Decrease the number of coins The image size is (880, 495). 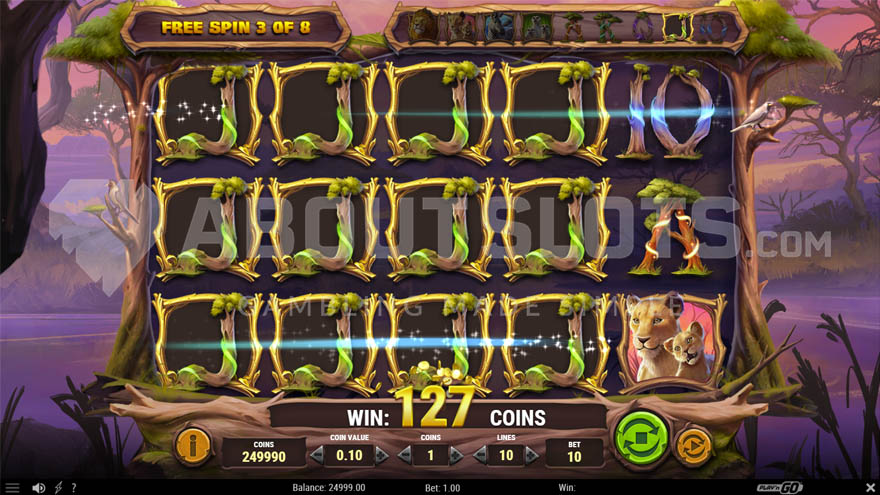click(403, 455)
